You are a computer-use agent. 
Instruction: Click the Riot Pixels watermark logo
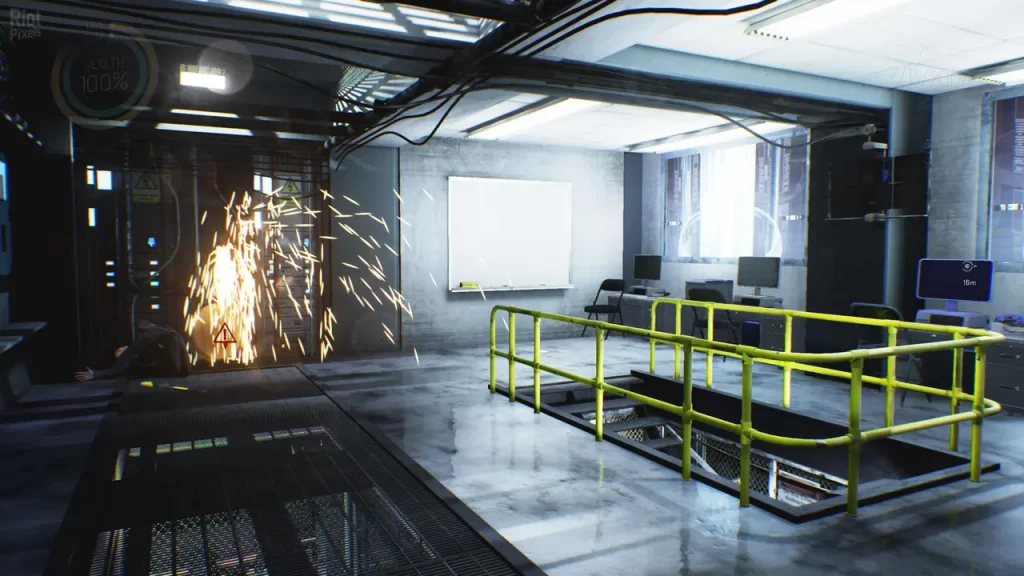click(x=25, y=25)
